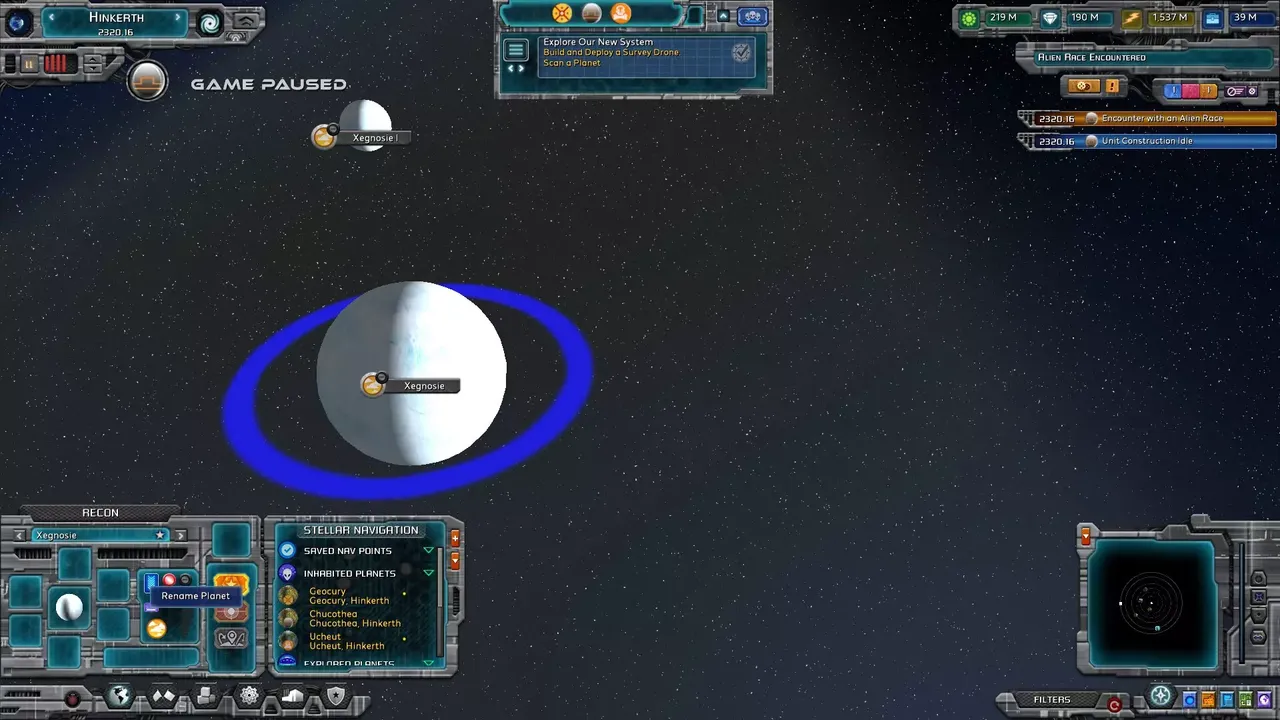Toggle the favorite star beside Xegnosie name
The width and height of the screenshot is (1280, 720).
point(160,534)
